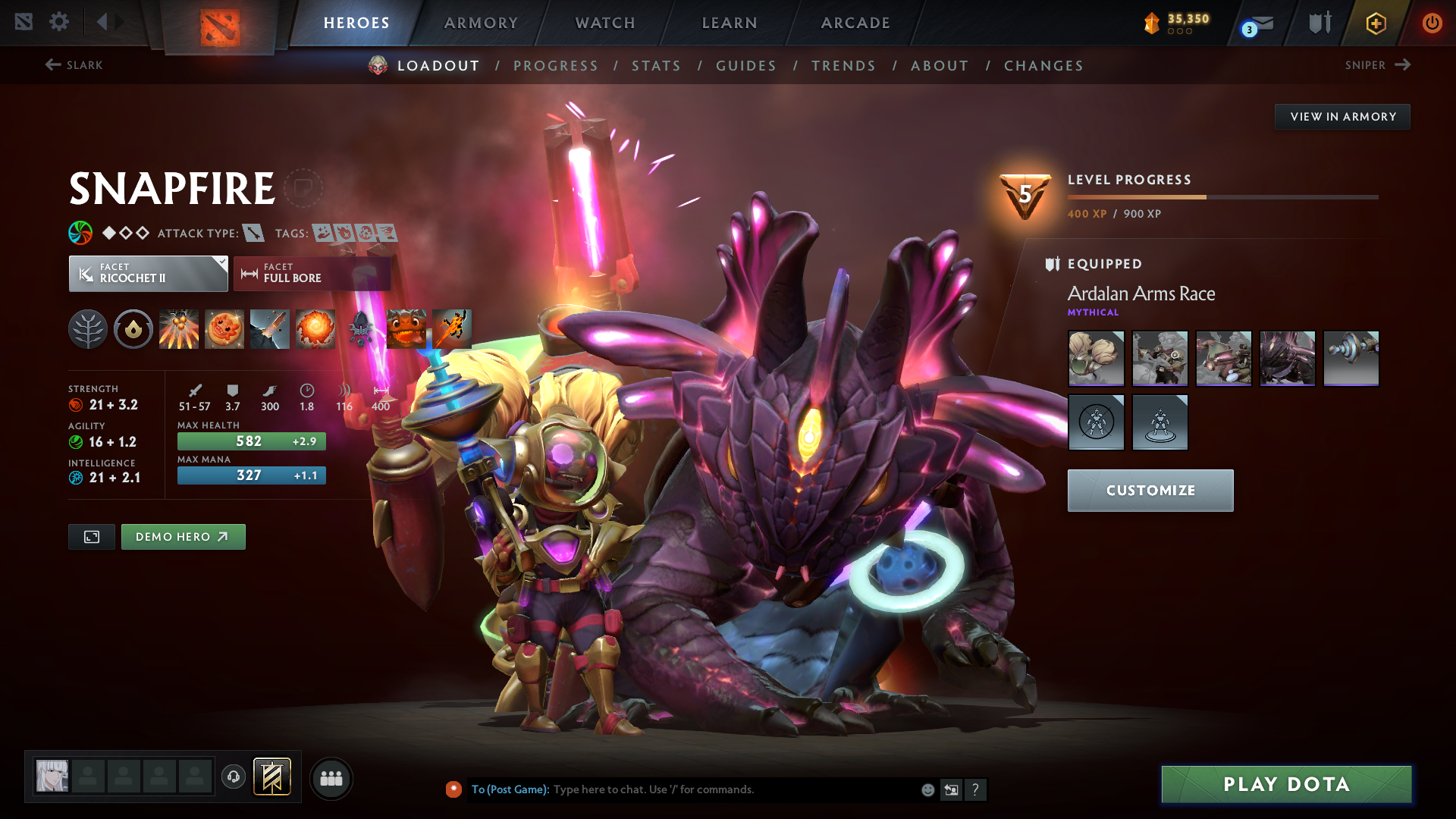Click the Dota Plus hexagon icon
1456x819 pixels.
(1375, 23)
